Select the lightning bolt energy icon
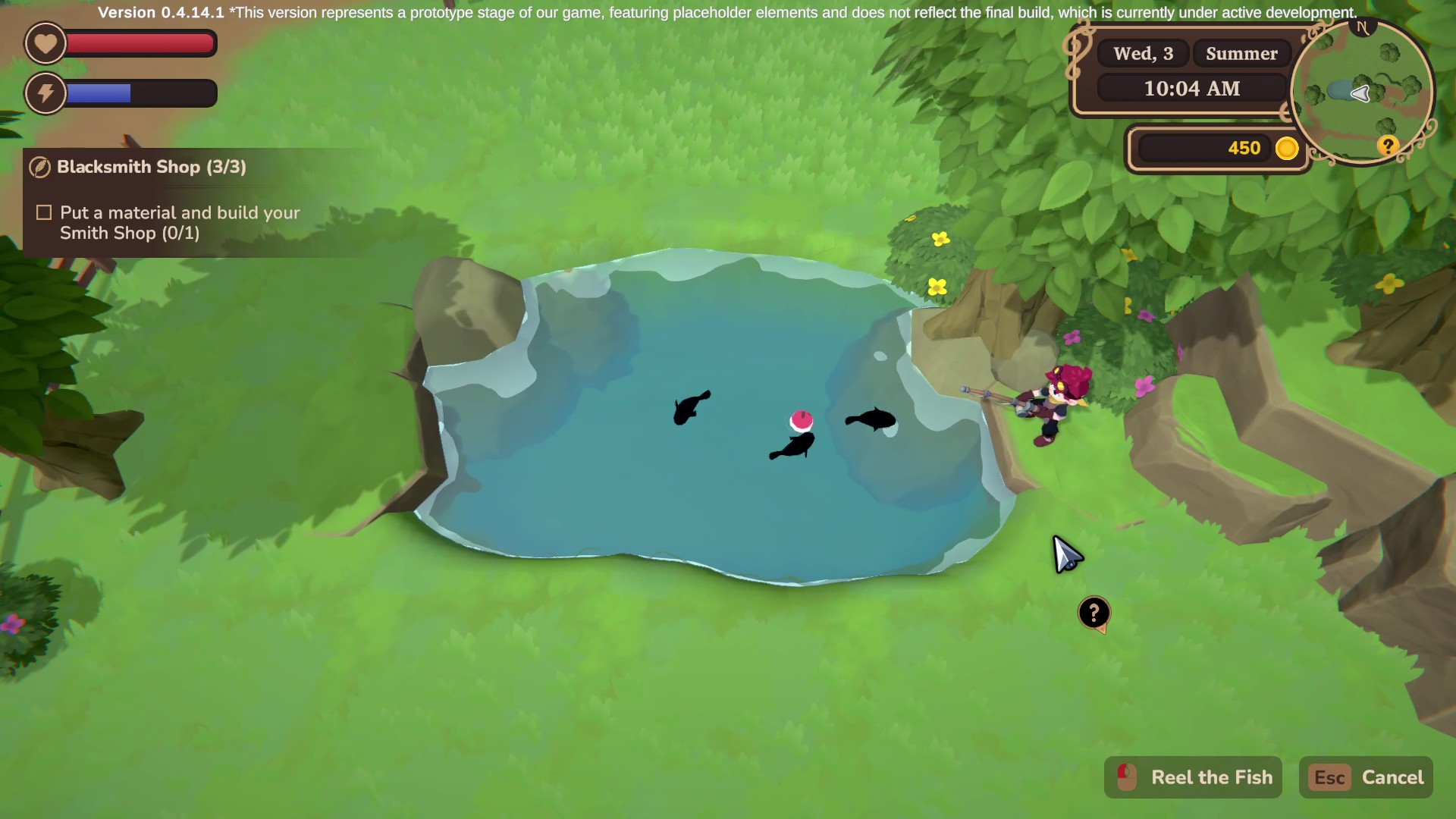1456x819 pixels. click(45, 93)
